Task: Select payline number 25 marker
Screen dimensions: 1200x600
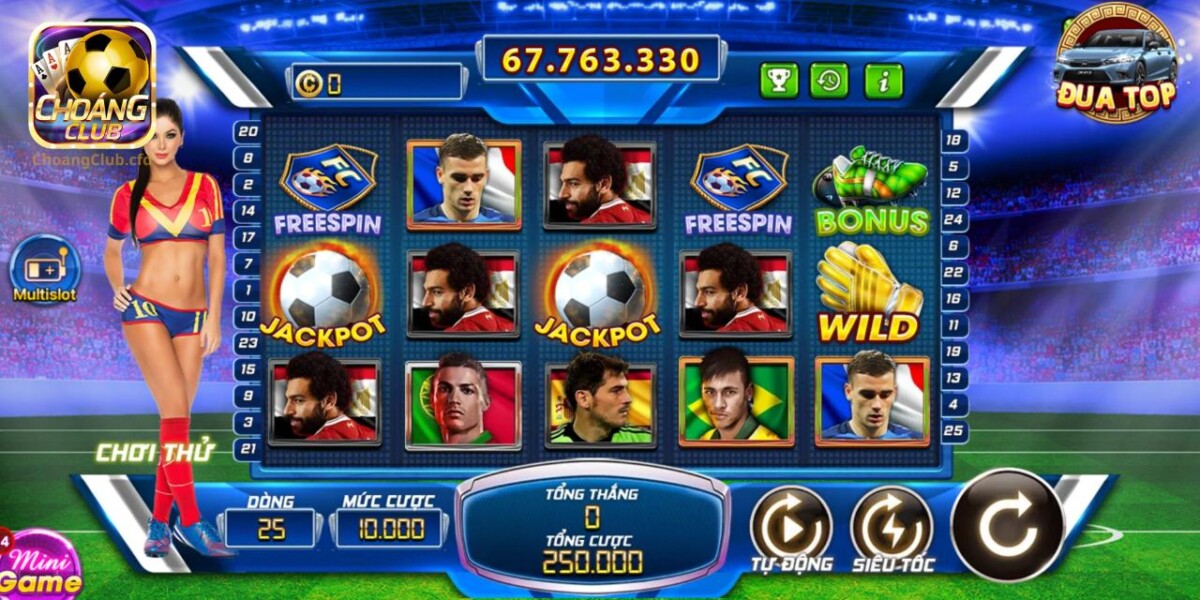Action: (x=955, y=431)
